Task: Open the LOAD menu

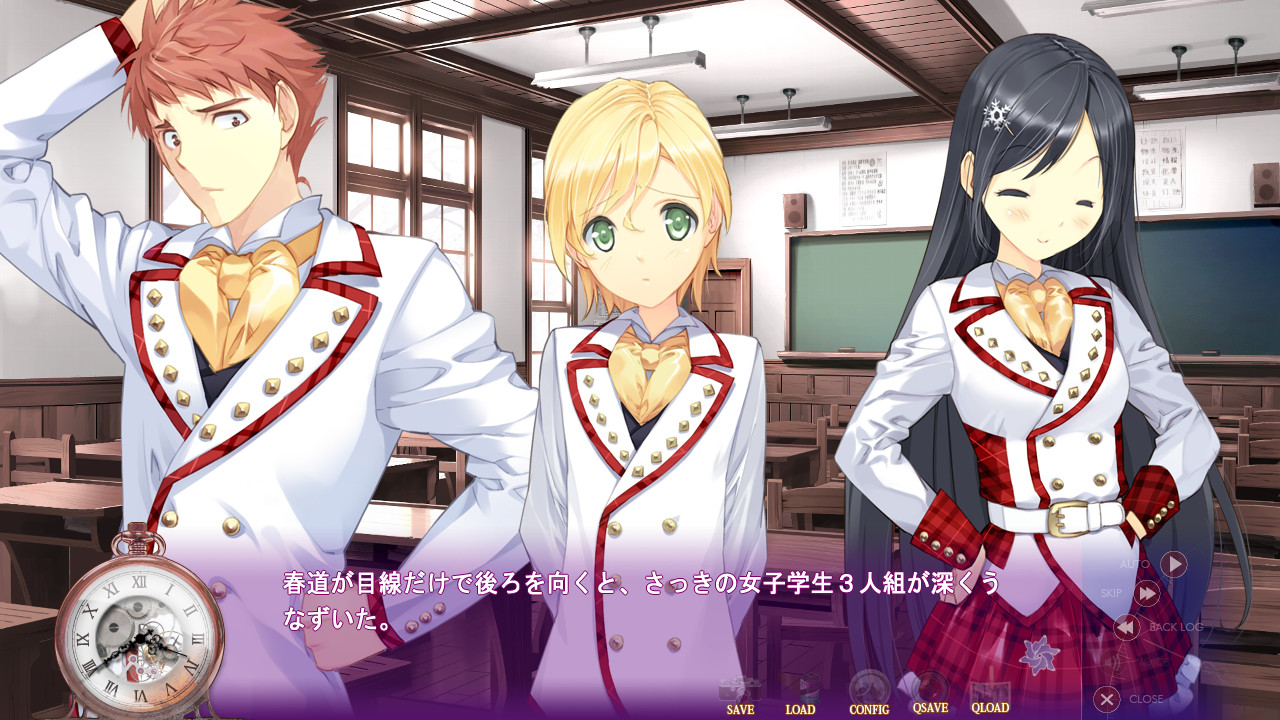Action: pos(800,694)
